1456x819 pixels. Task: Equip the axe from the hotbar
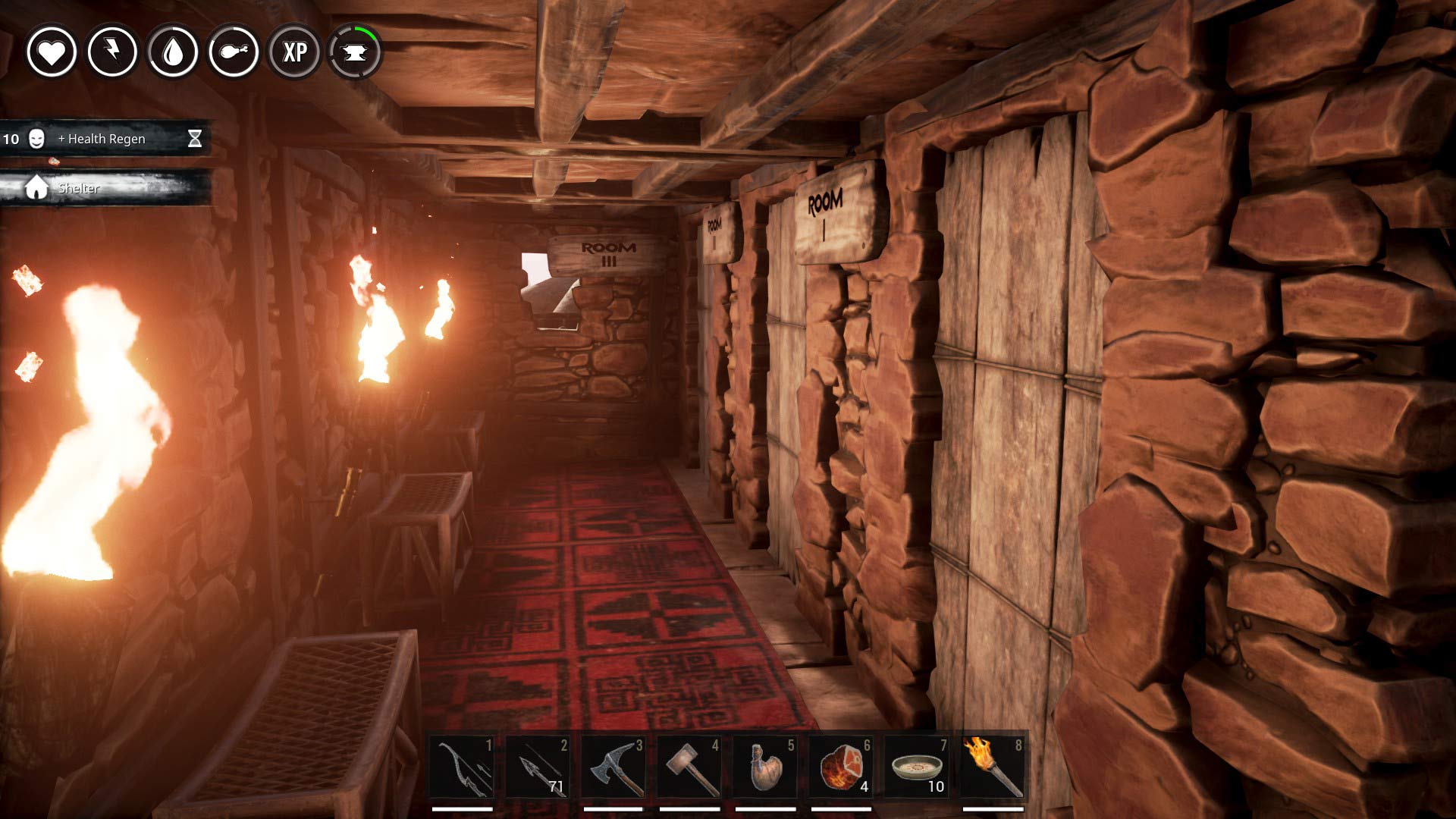coord(613,767)
